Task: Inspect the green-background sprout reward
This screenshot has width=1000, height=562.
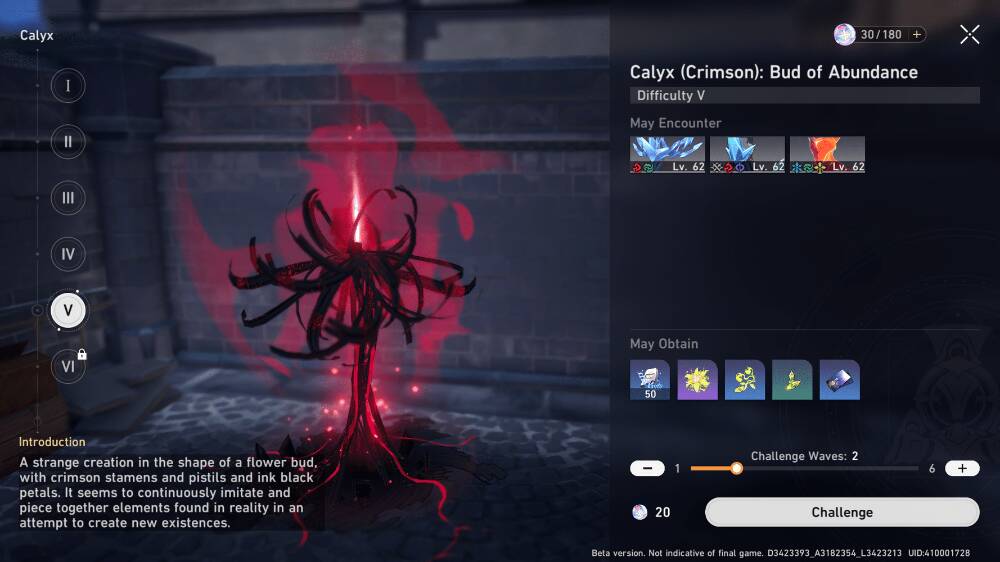Action: click(792, 380)
